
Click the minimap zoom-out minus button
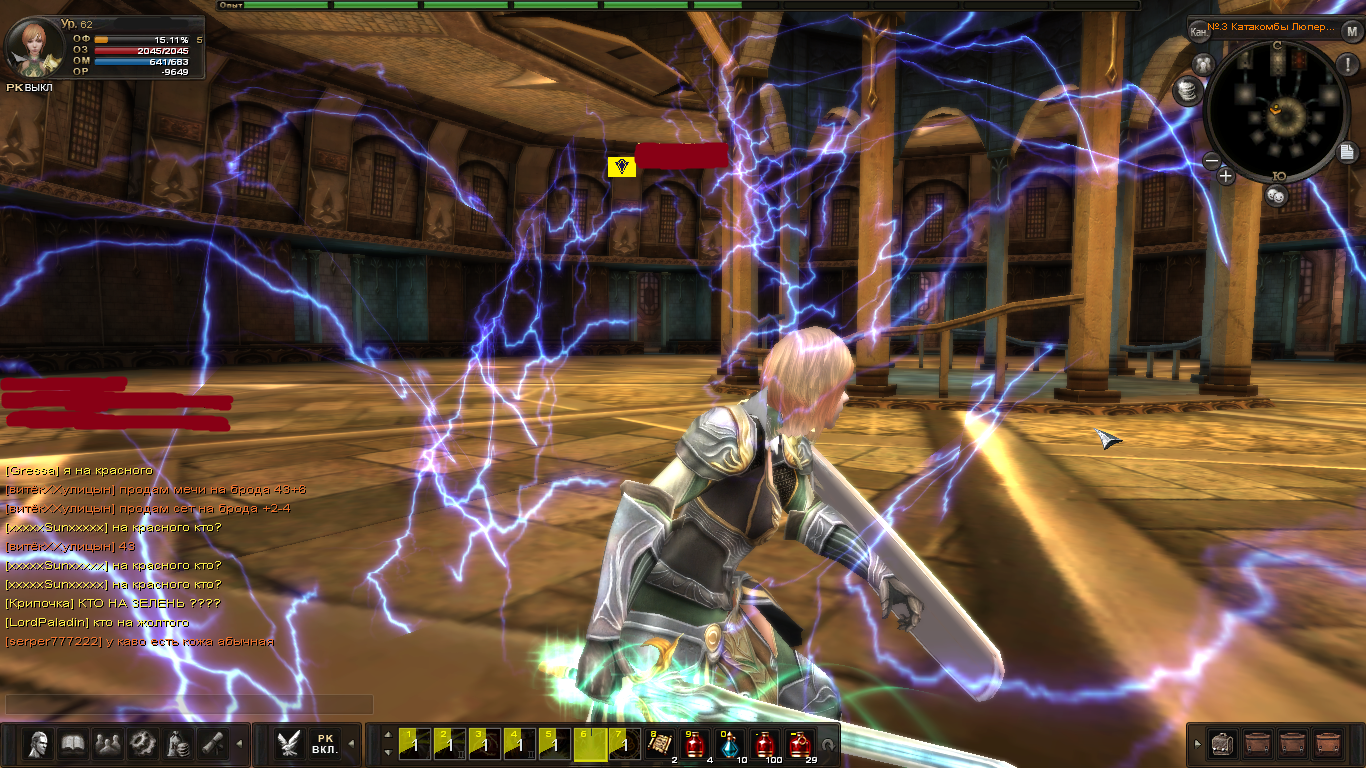pos(1211,160)
